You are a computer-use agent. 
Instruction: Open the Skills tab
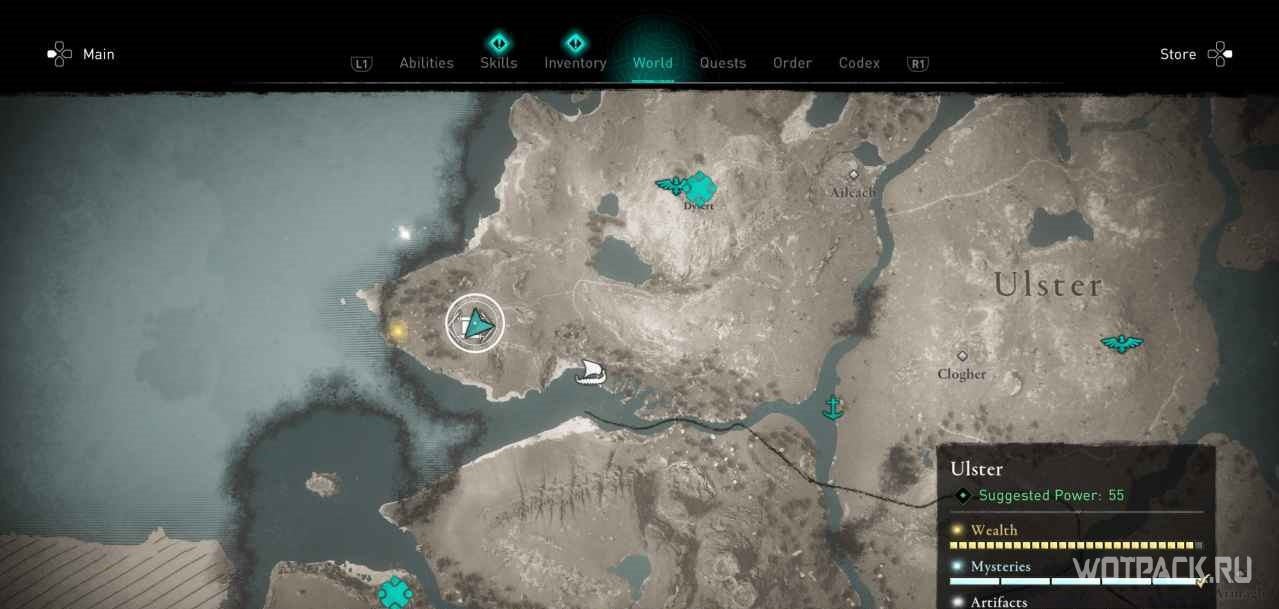(x=498, y=63)
